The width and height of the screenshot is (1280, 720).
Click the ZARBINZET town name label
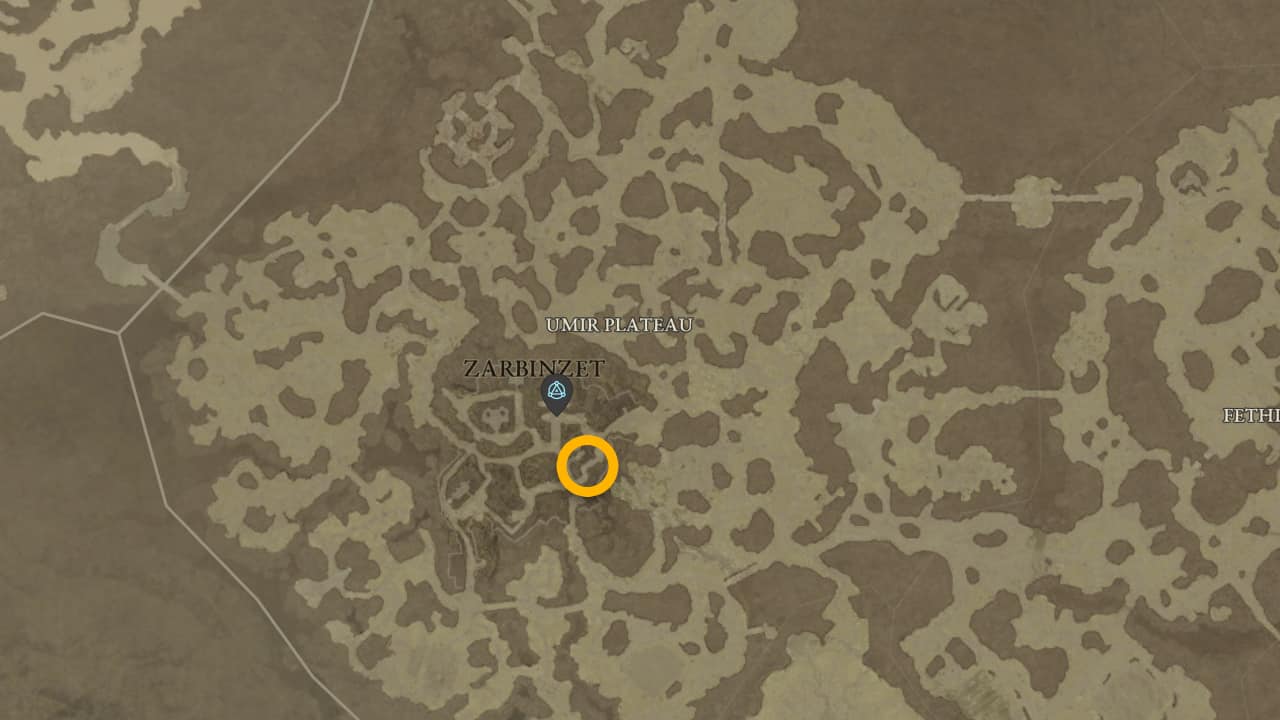(x=532, y=368)
